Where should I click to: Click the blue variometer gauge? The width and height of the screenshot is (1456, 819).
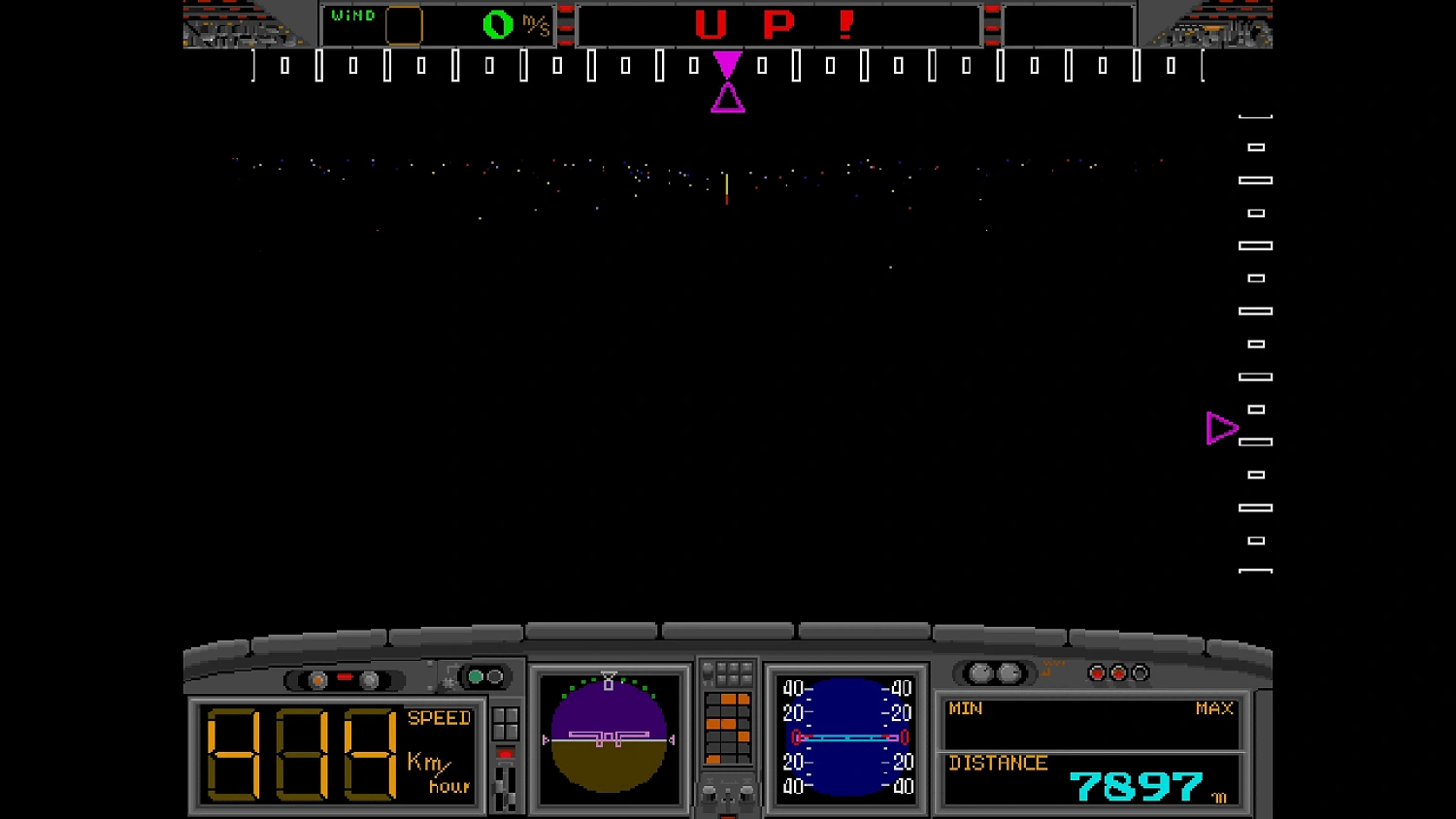pyautogui.click(x=844, y=737)
